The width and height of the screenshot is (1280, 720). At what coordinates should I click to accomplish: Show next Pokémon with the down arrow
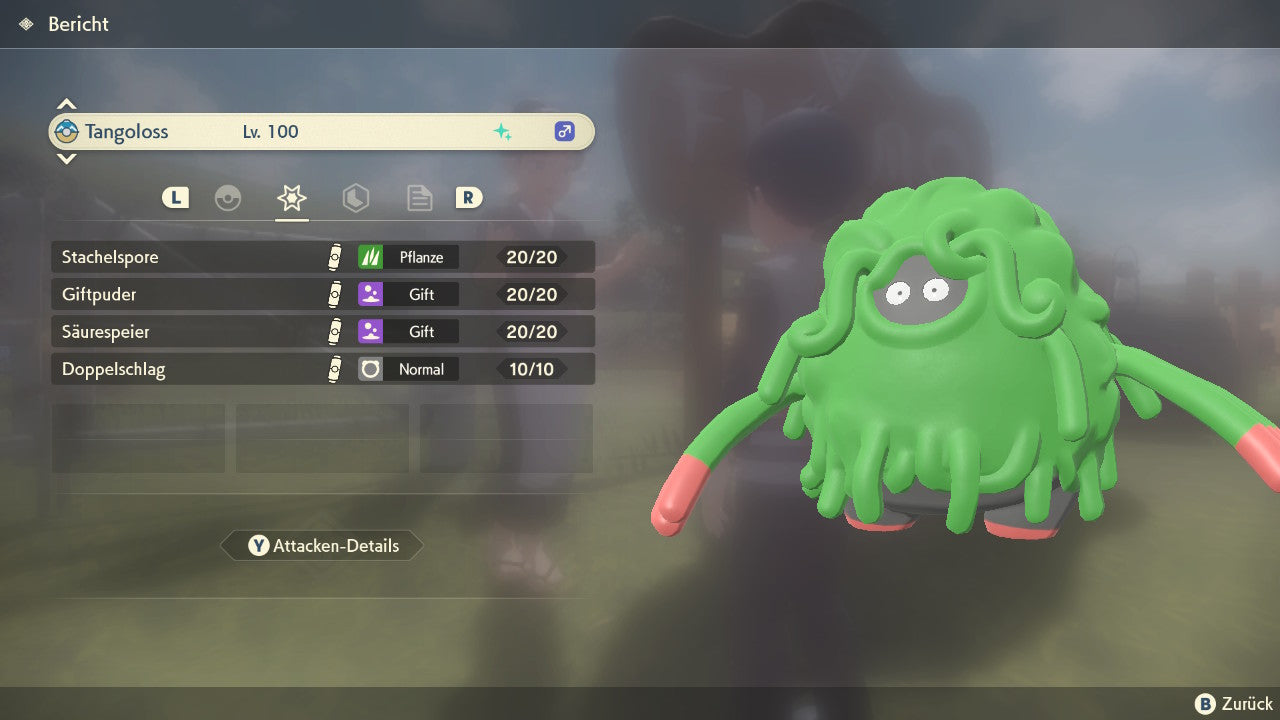pyautogui.click(x=66, y=158)
